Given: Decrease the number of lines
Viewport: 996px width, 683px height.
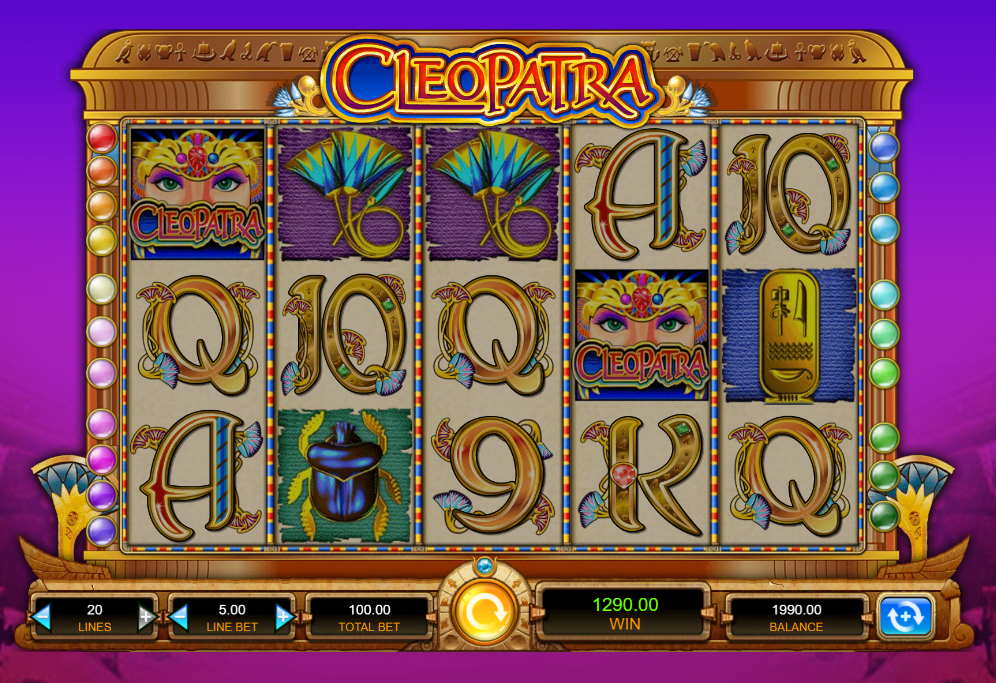Looking at the screenshot, I should point(42,617).
